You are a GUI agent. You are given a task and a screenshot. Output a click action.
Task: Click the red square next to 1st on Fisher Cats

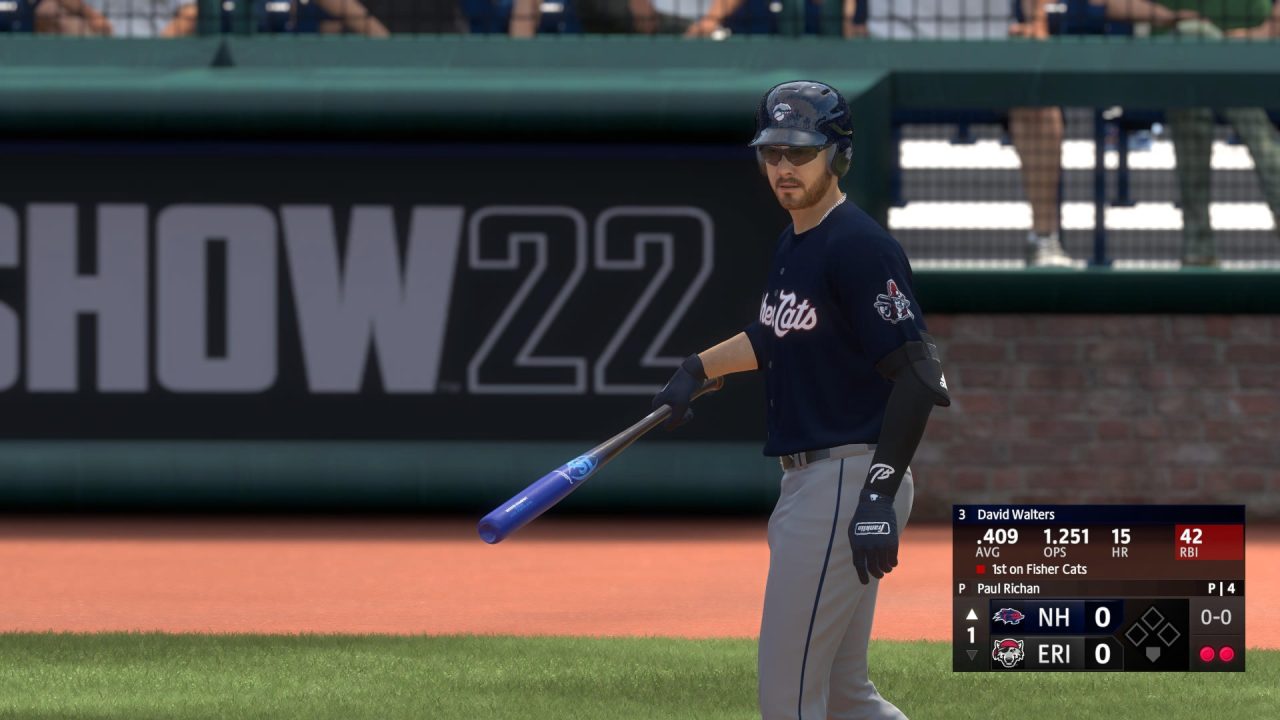click(x=980, y=568)
